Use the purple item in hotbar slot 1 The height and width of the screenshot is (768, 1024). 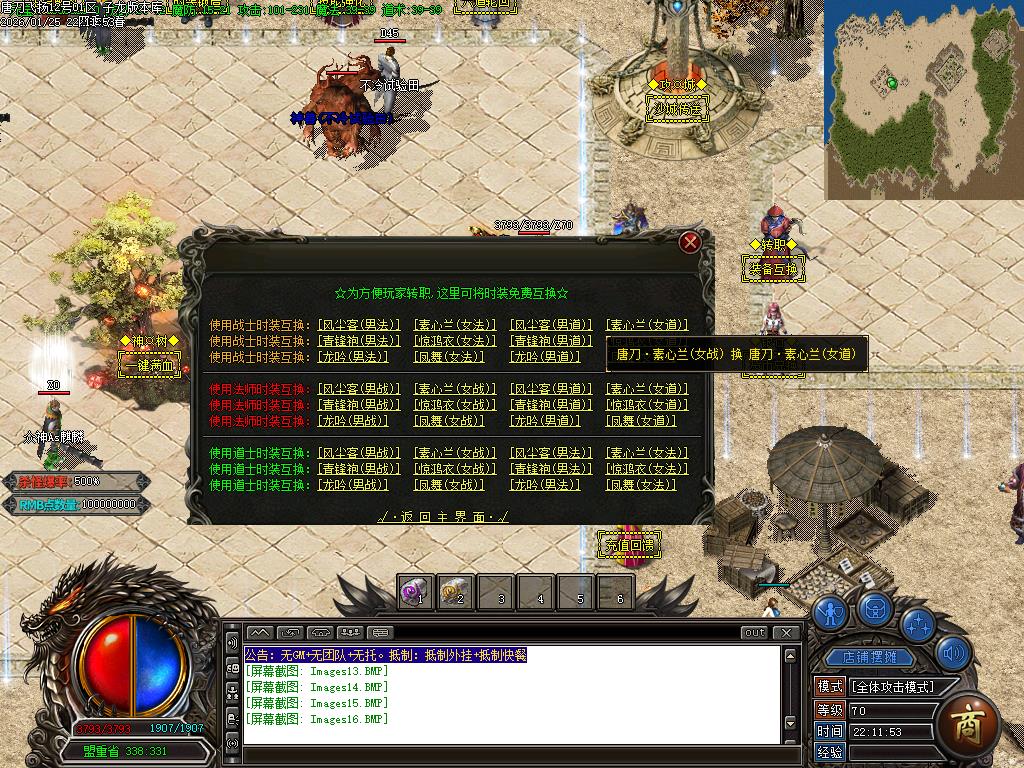pos(415,591)
